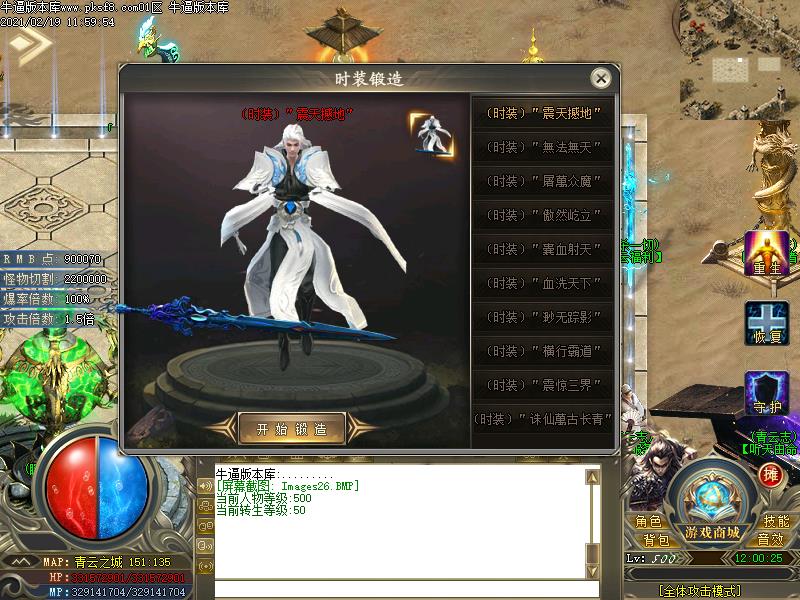This screenshot has width=800, height=600.
Task: Select the "震天撼地" costume entry
Action: [x=543, y=113]
